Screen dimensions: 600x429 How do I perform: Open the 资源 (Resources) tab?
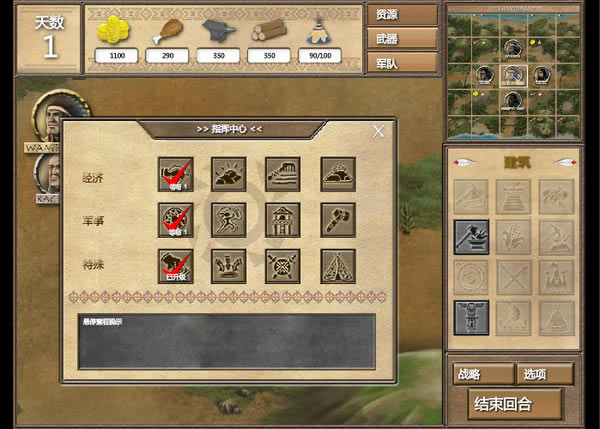tap(402, 15)
